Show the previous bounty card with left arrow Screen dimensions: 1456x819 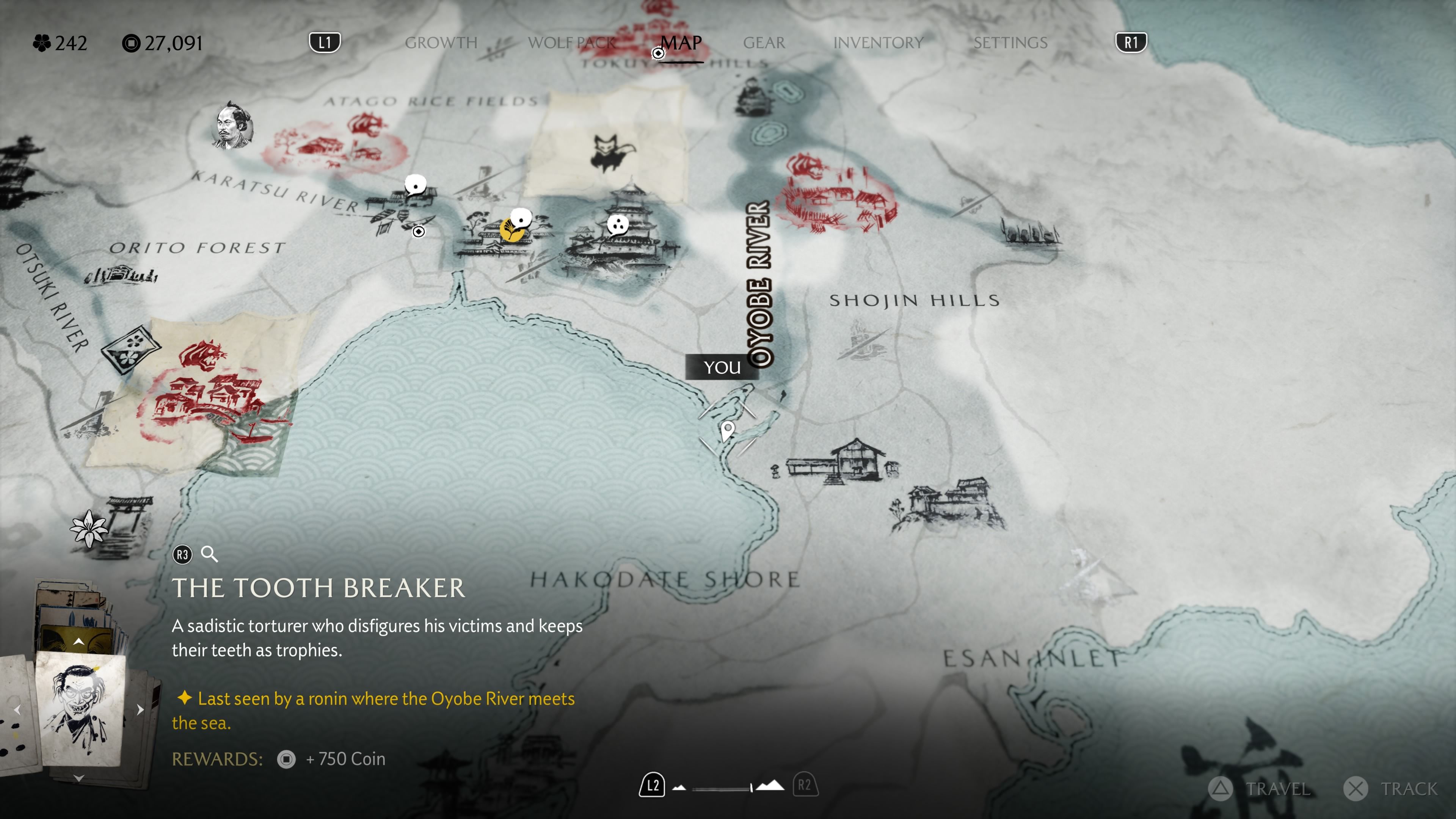click(17, 709)
